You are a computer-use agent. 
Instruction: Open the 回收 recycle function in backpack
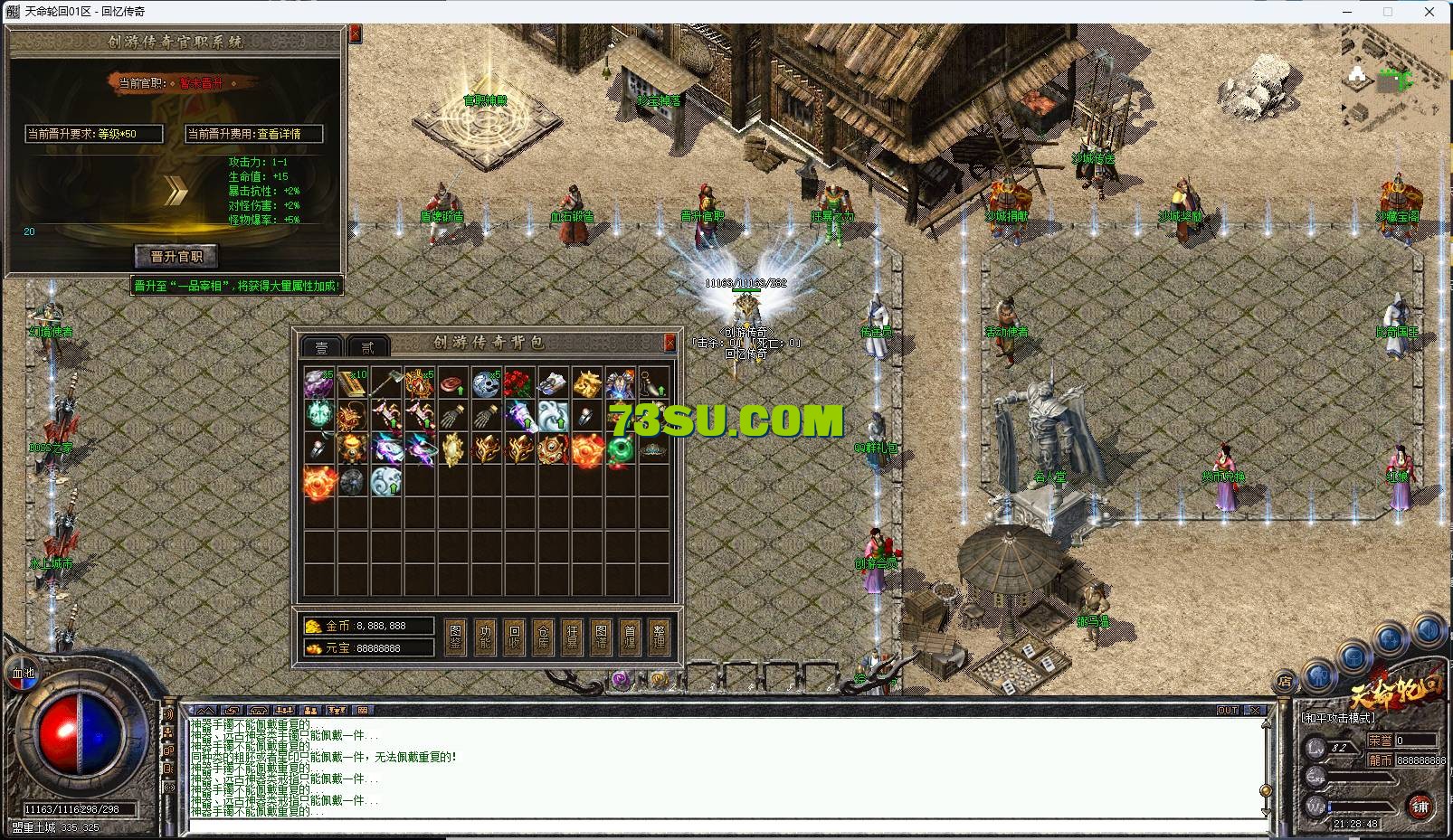pos(514,633)
